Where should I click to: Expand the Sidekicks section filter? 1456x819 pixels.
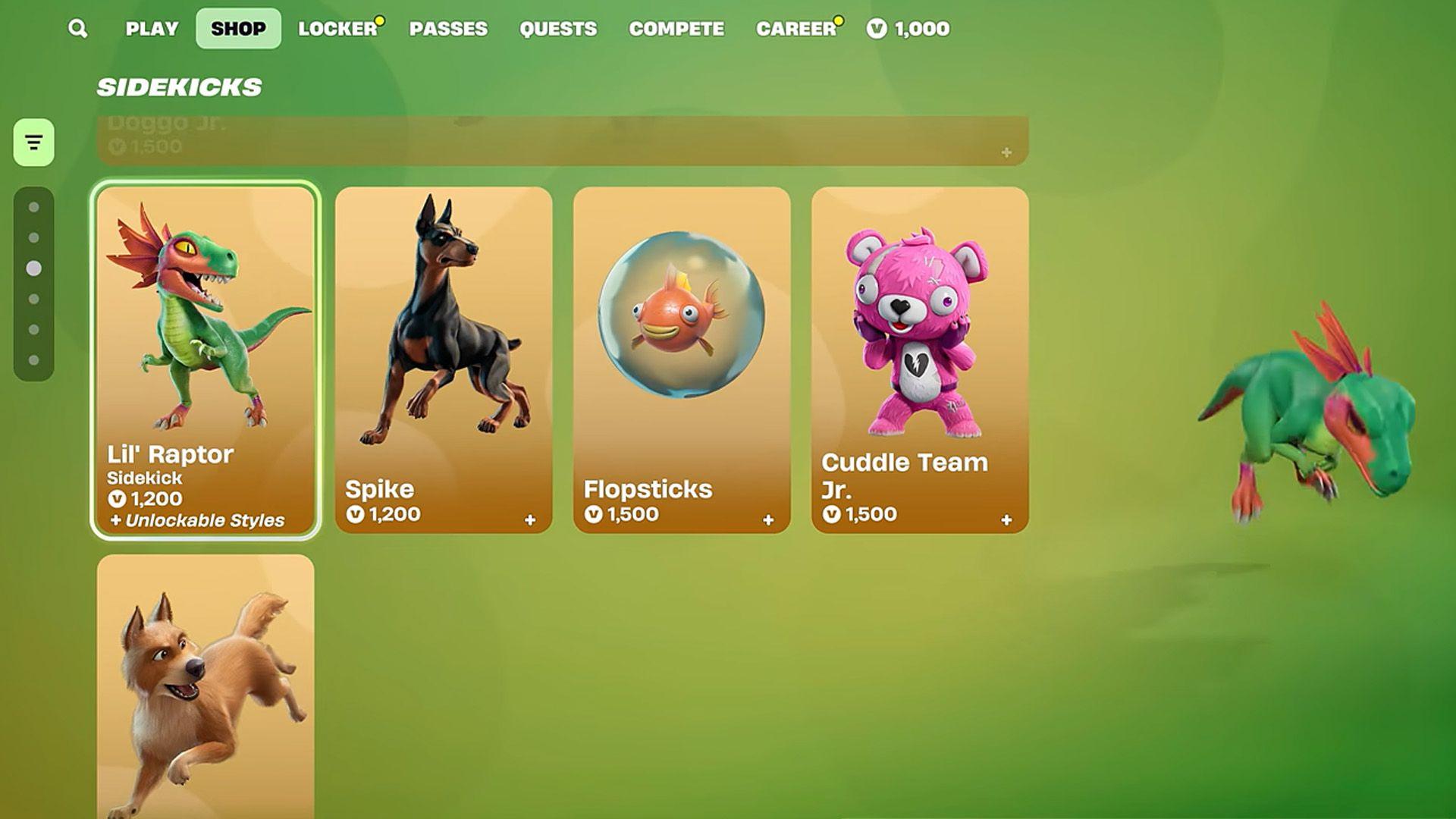pos(32,141)
